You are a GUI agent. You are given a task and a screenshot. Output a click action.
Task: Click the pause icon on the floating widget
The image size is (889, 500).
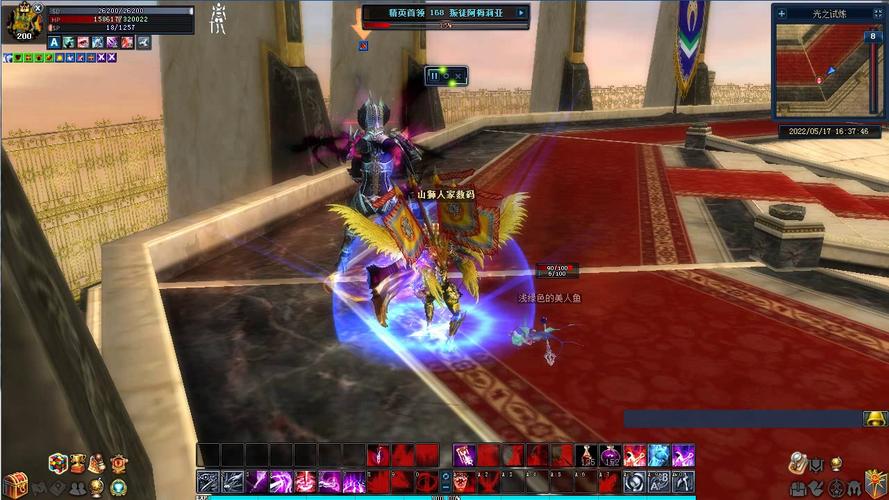click(434, 75)
